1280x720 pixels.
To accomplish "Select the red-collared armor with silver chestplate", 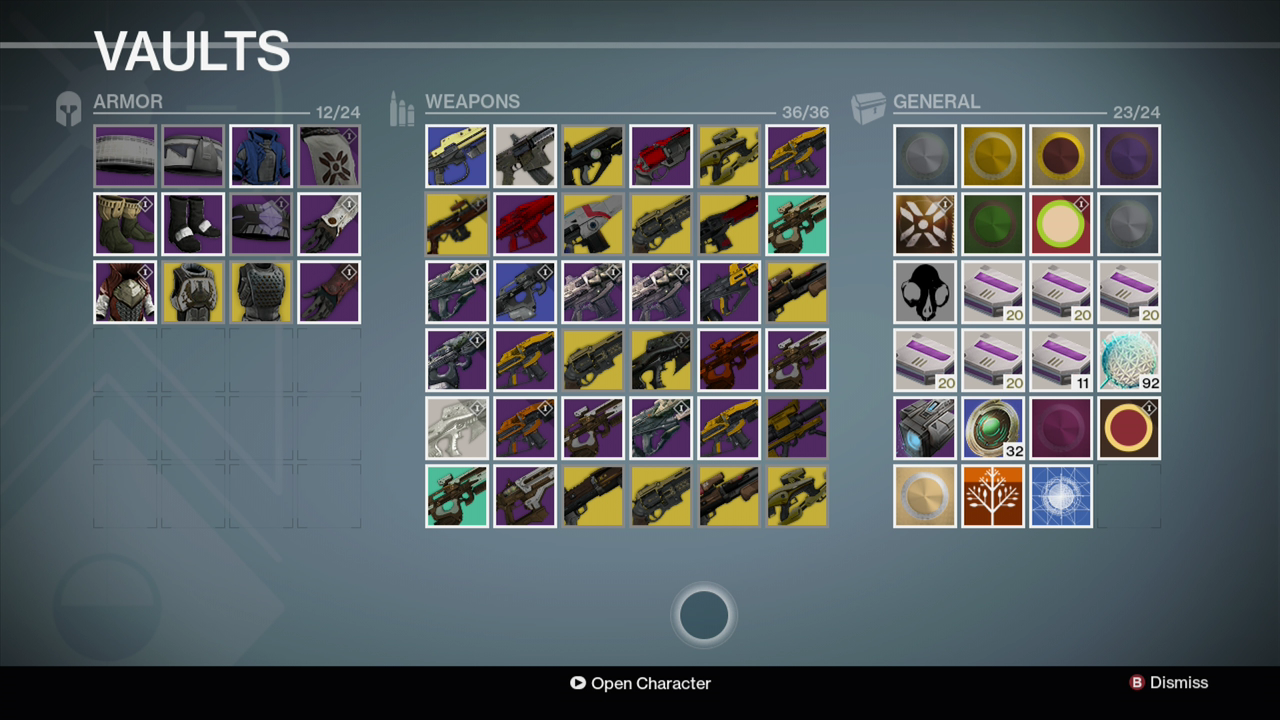I will click(125, 292).
